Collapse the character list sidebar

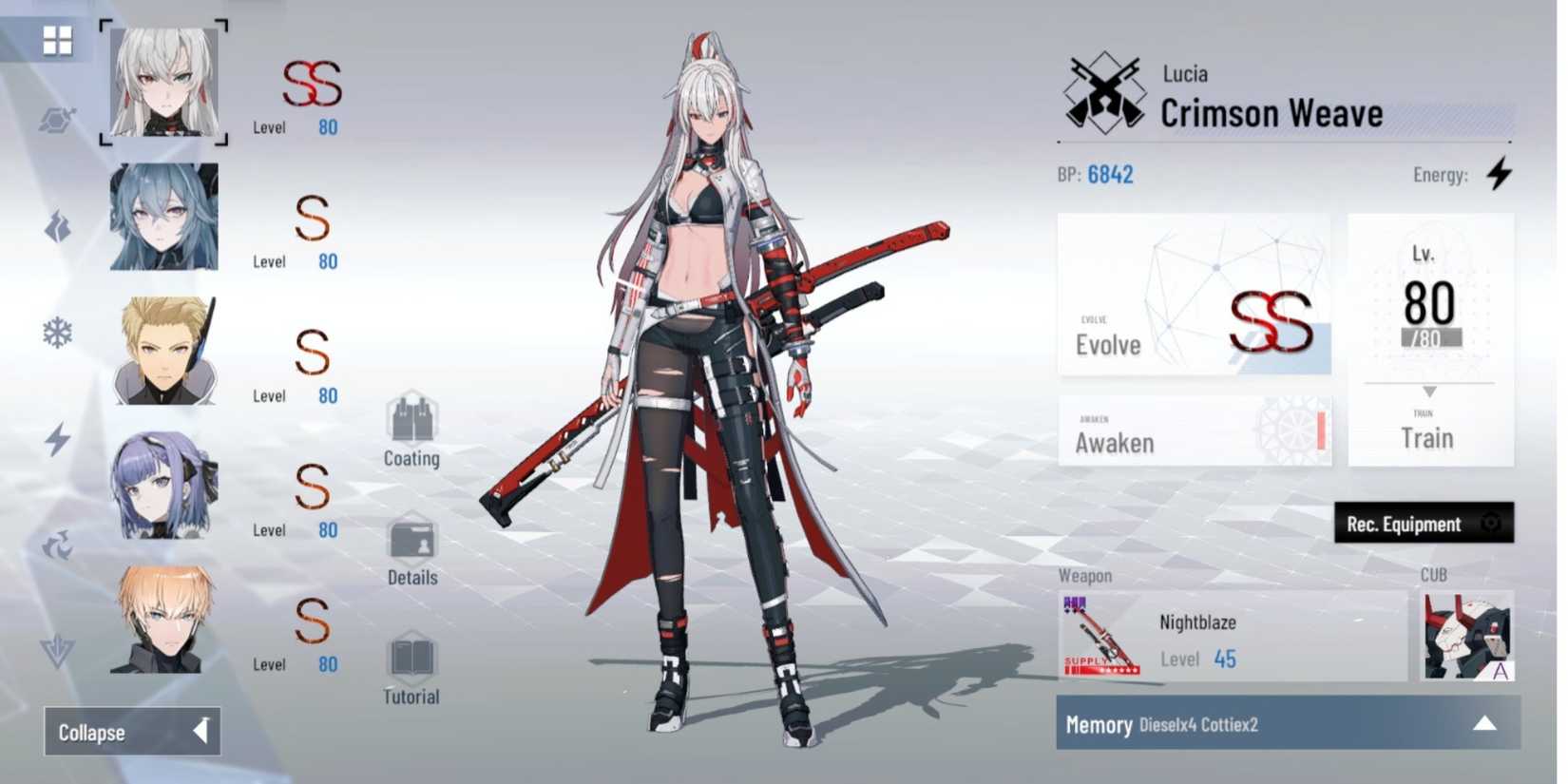pyautogui.click(x=131, y=732)
